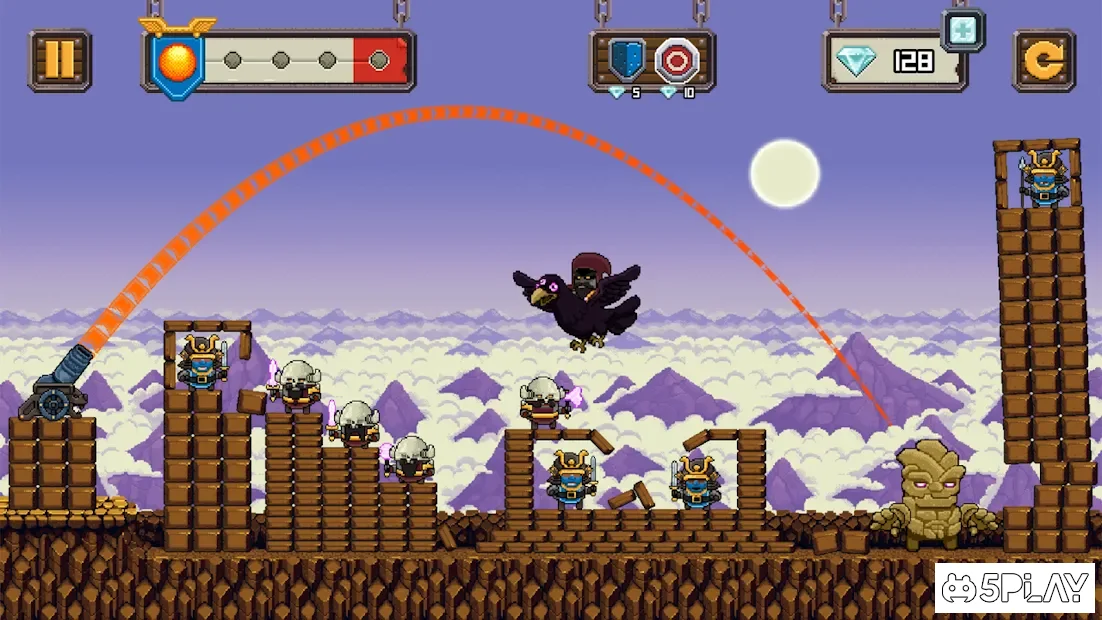1102x620 pixels.
Task: Buy more diamonds with the plus button
Action: point(963,31)
